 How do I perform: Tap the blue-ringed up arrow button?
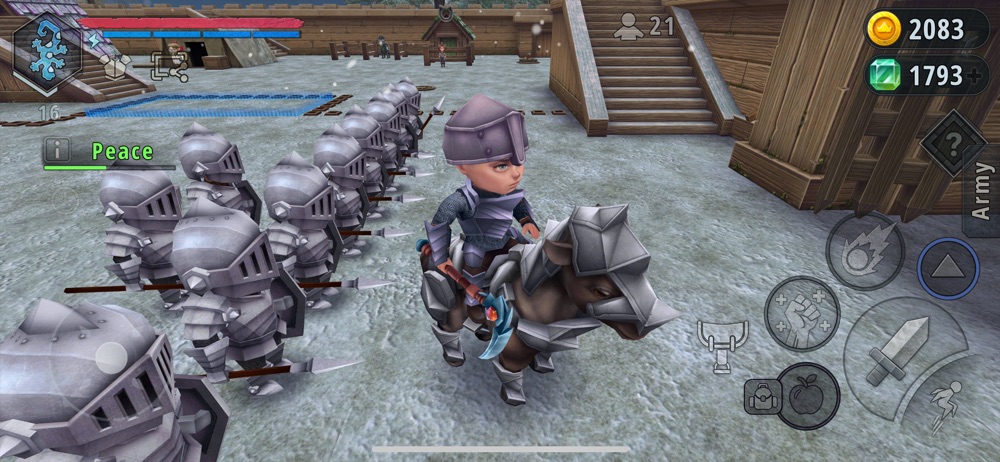pyautogui.click(x=948, y=269)
